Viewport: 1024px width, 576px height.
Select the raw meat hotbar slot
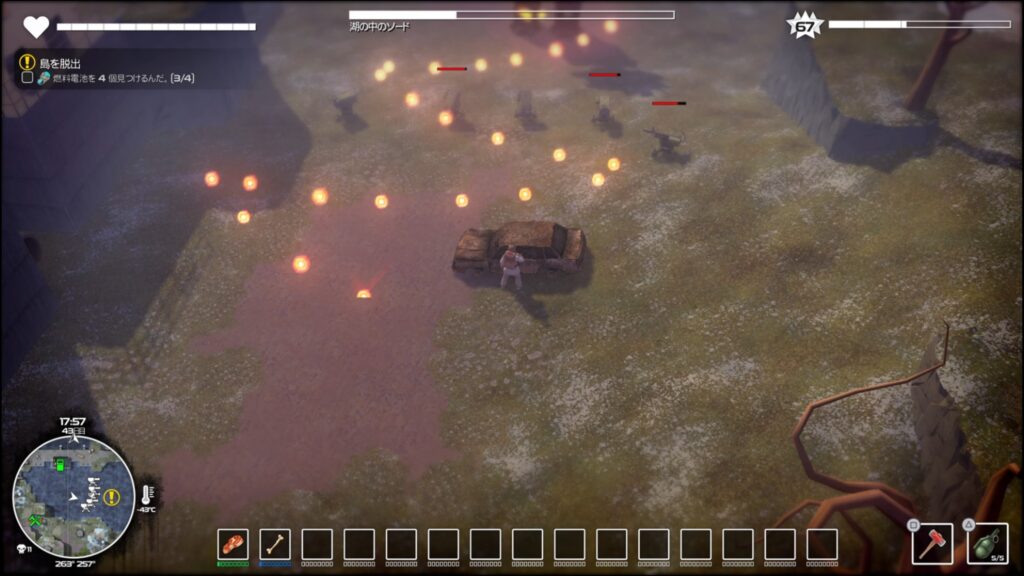pos(233,544)
